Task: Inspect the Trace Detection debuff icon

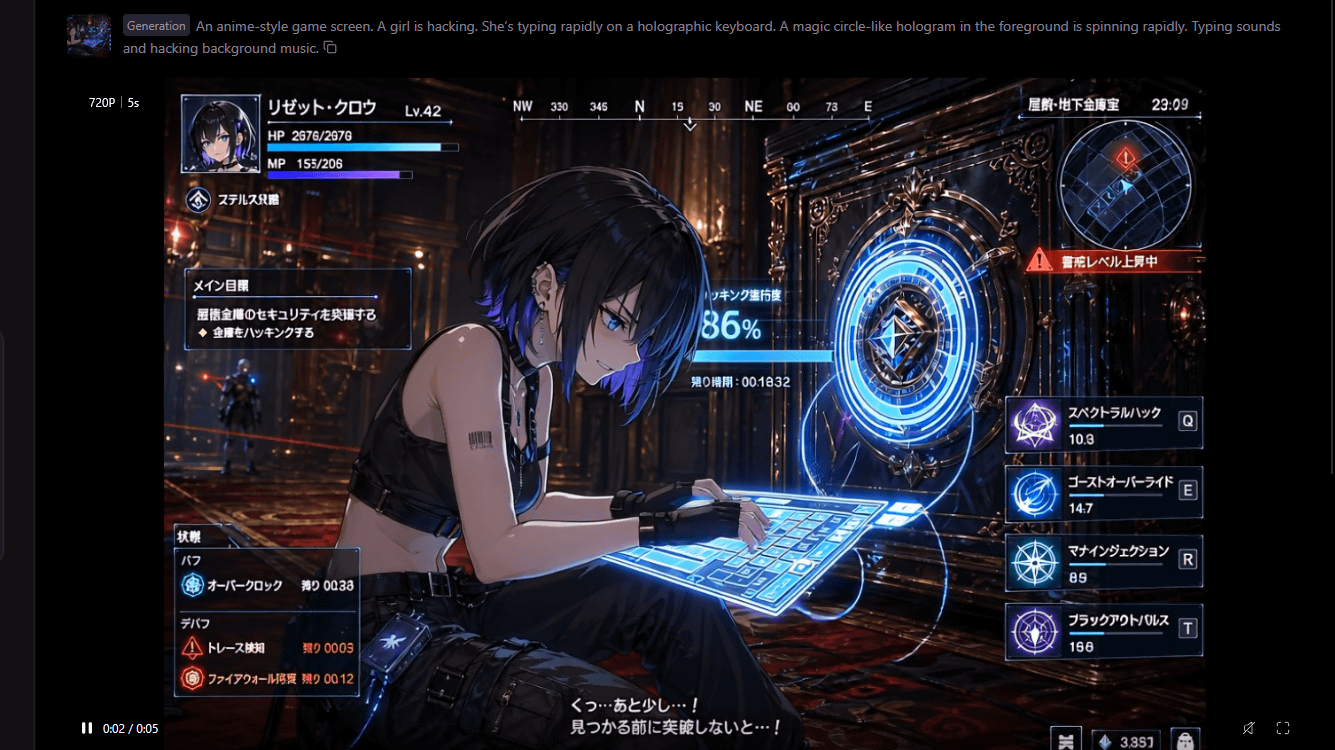Action: tap(192, 648)
